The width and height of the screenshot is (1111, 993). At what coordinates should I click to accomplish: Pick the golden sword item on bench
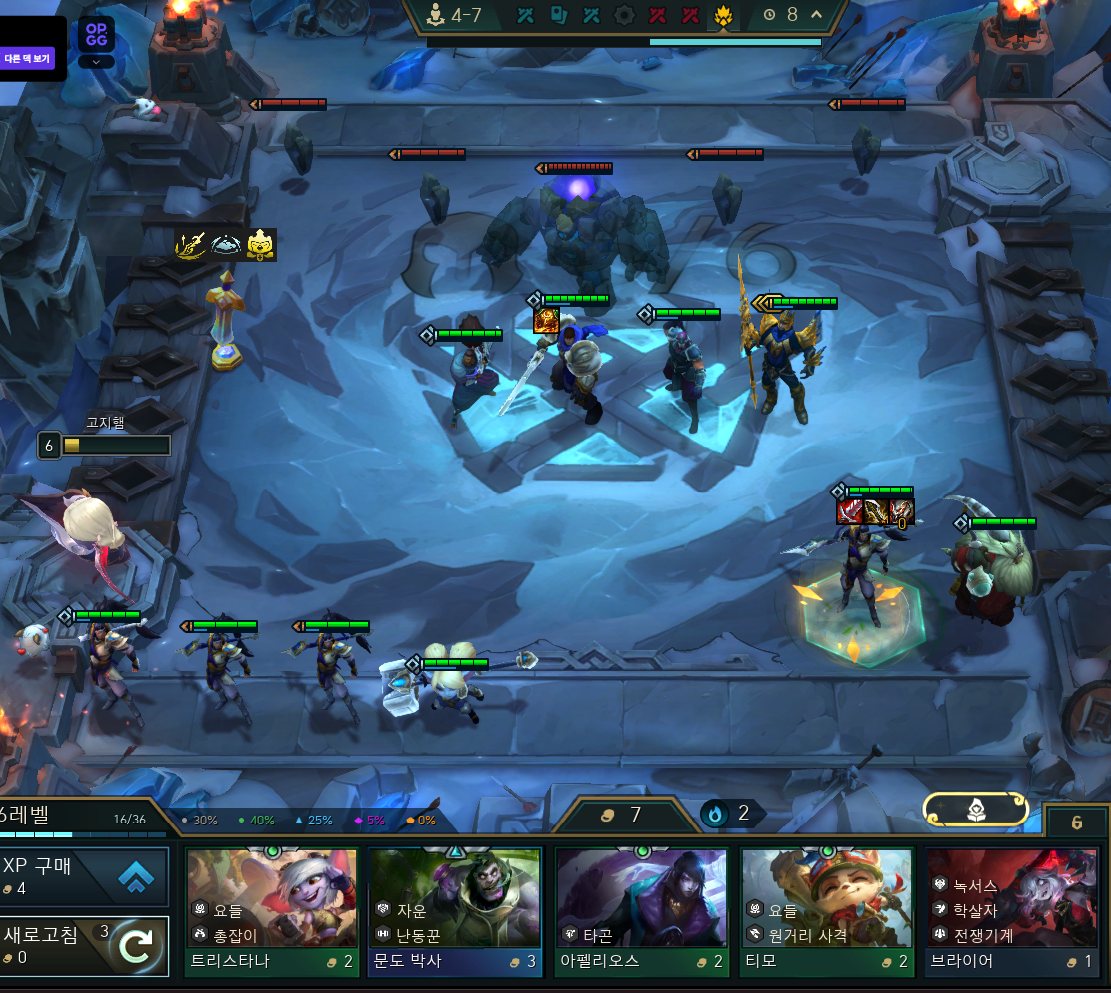point(192,244)
